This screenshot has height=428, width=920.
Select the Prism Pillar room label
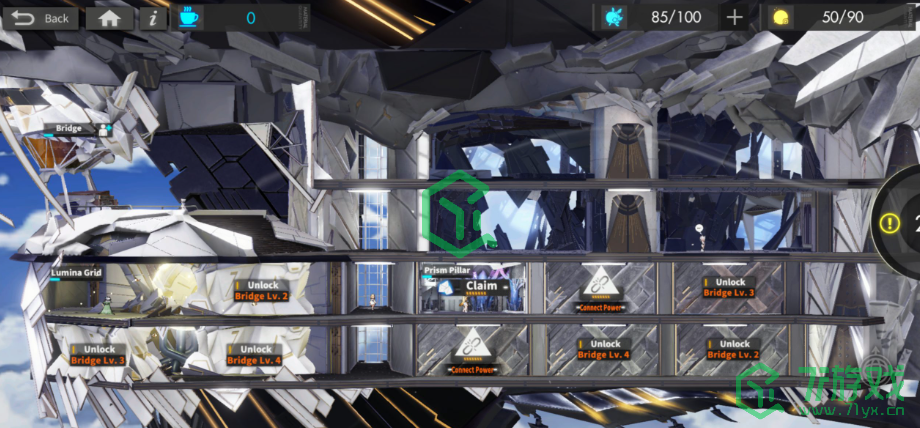[x=447, y=270]
